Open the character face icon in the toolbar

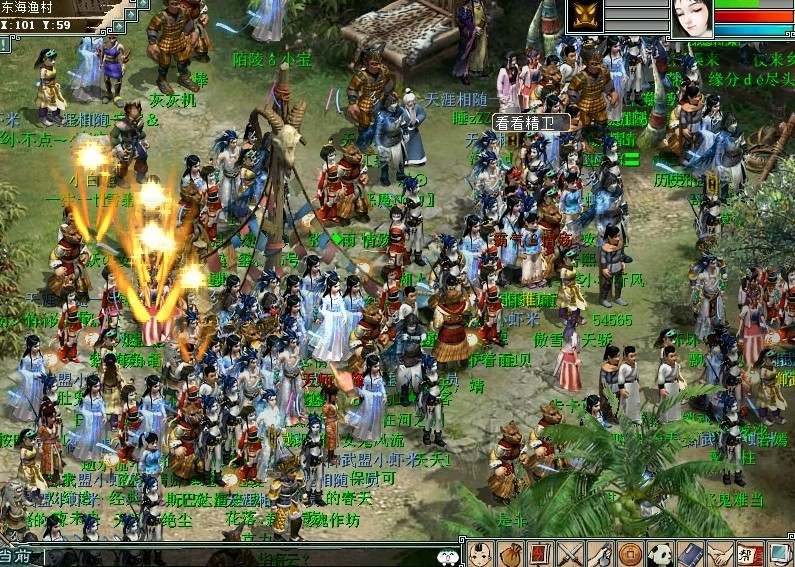(481, 553)
